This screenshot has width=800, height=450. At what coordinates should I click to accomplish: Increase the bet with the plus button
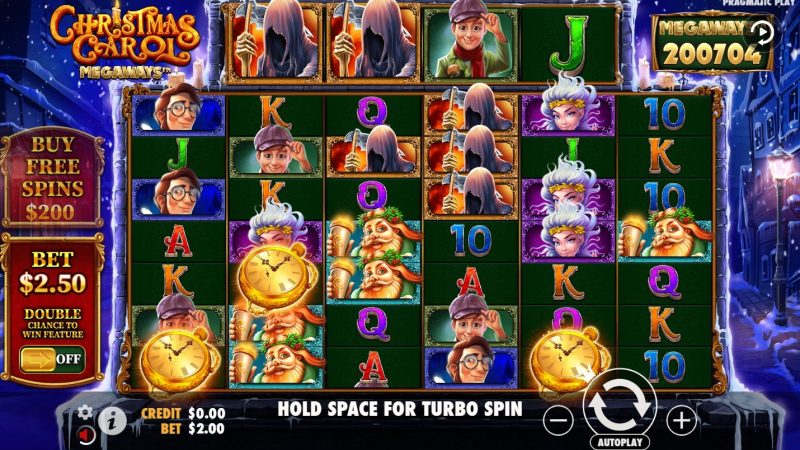point(681,419)
